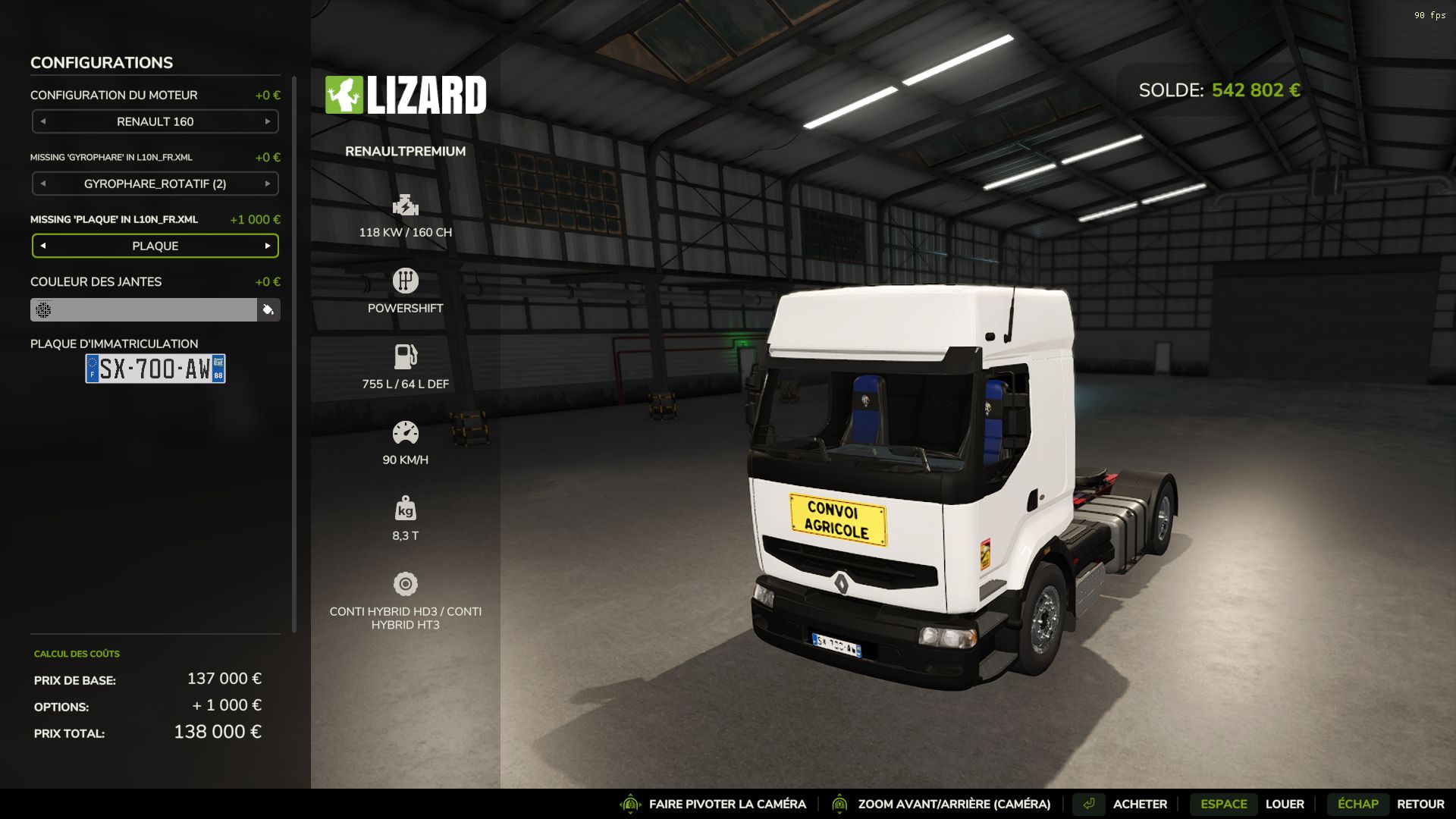This screenshot has height=819, width=1456.
Task: Click the tire icon above CONTI HYBRID HD3
Action: click(406, 583)
